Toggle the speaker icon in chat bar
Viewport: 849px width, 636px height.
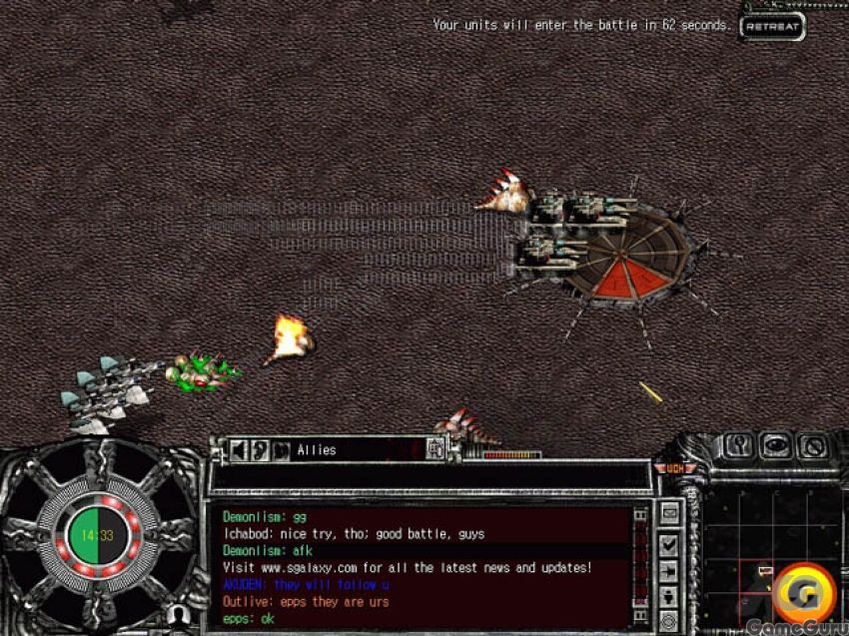[240, 450]
